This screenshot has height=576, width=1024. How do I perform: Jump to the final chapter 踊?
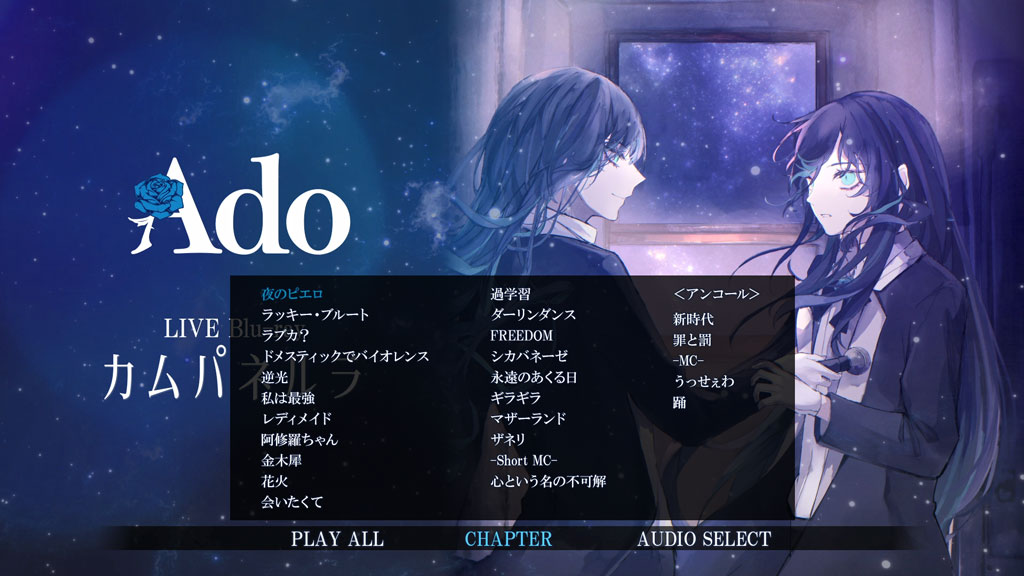point(680,403)
